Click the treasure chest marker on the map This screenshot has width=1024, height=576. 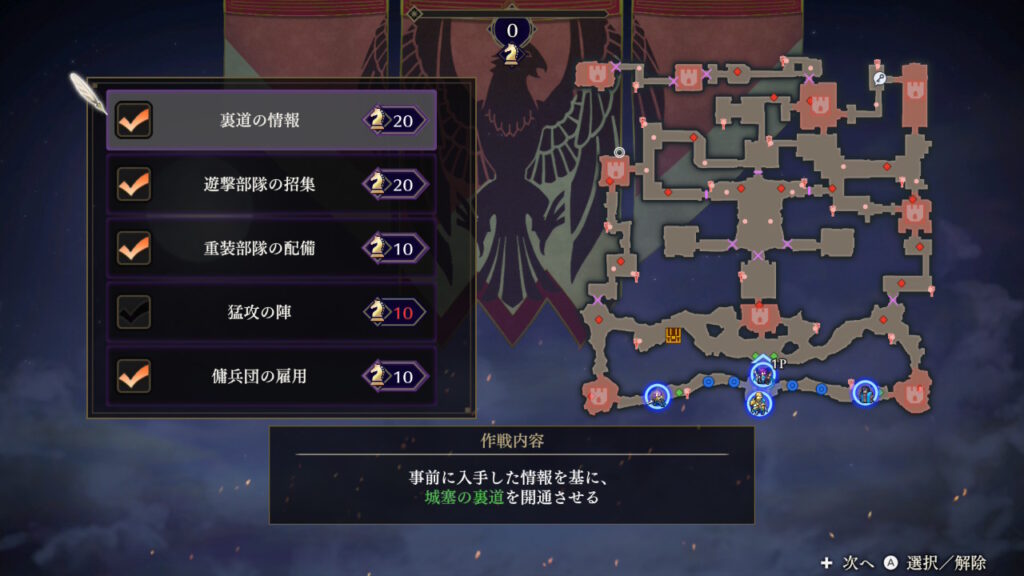pyautogui.click(x=674, y=336)
